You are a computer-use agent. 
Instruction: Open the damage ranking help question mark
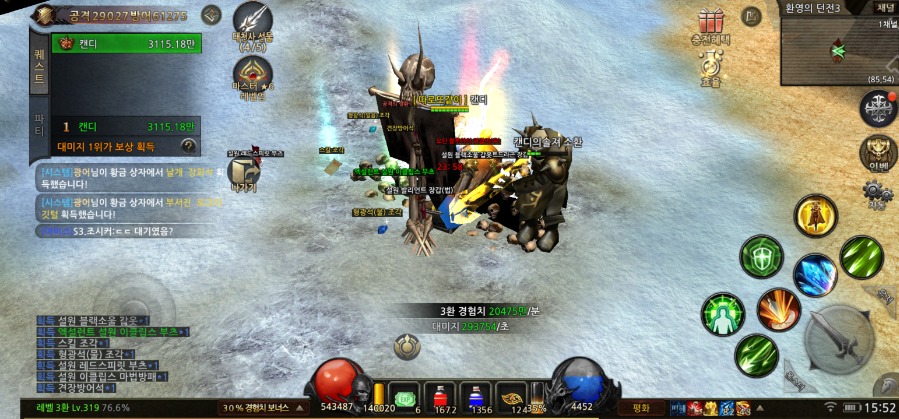click(x=189, y=145)
